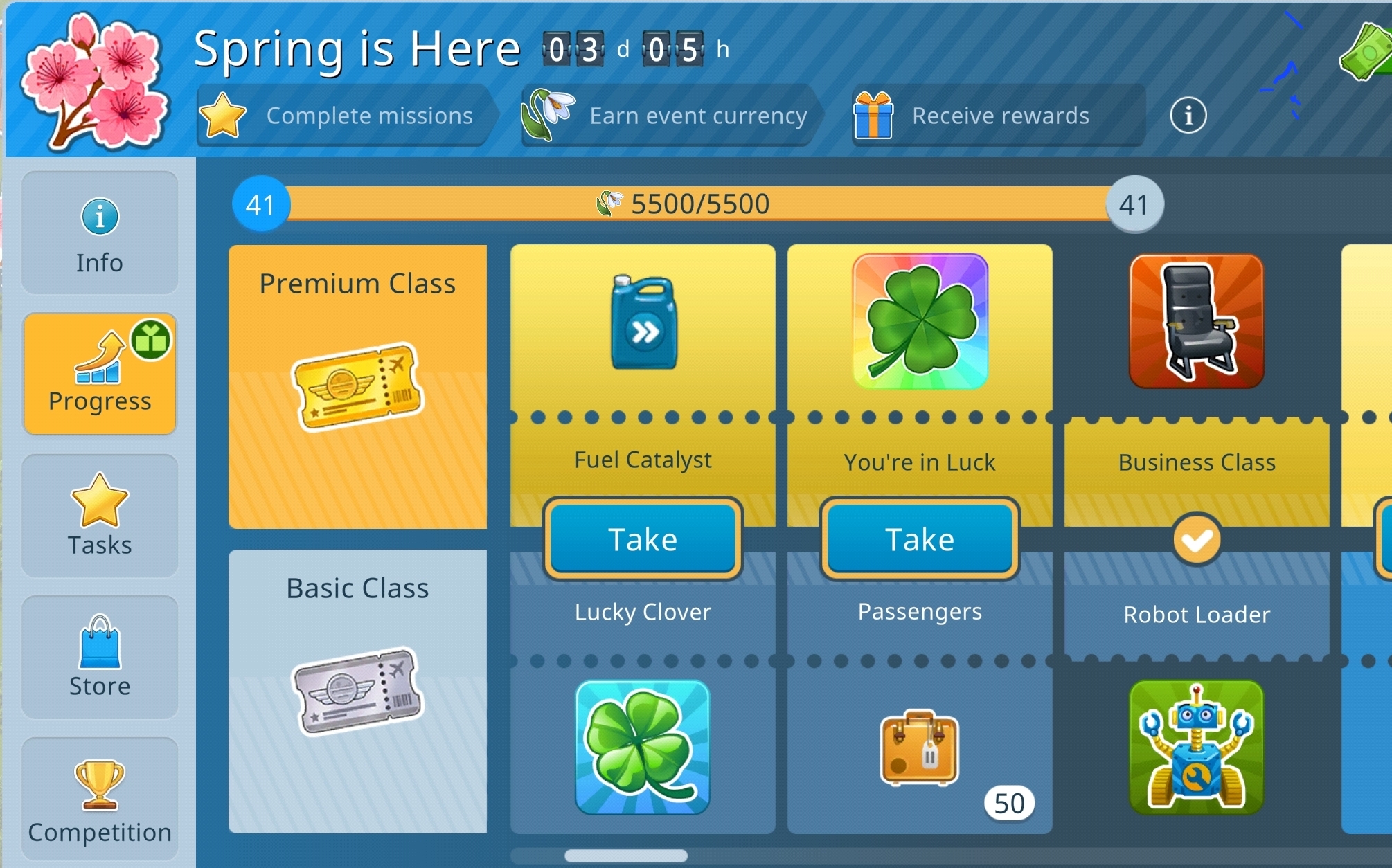
Task: Tap the rainbow clover reward icon
Action: [920, 321]
